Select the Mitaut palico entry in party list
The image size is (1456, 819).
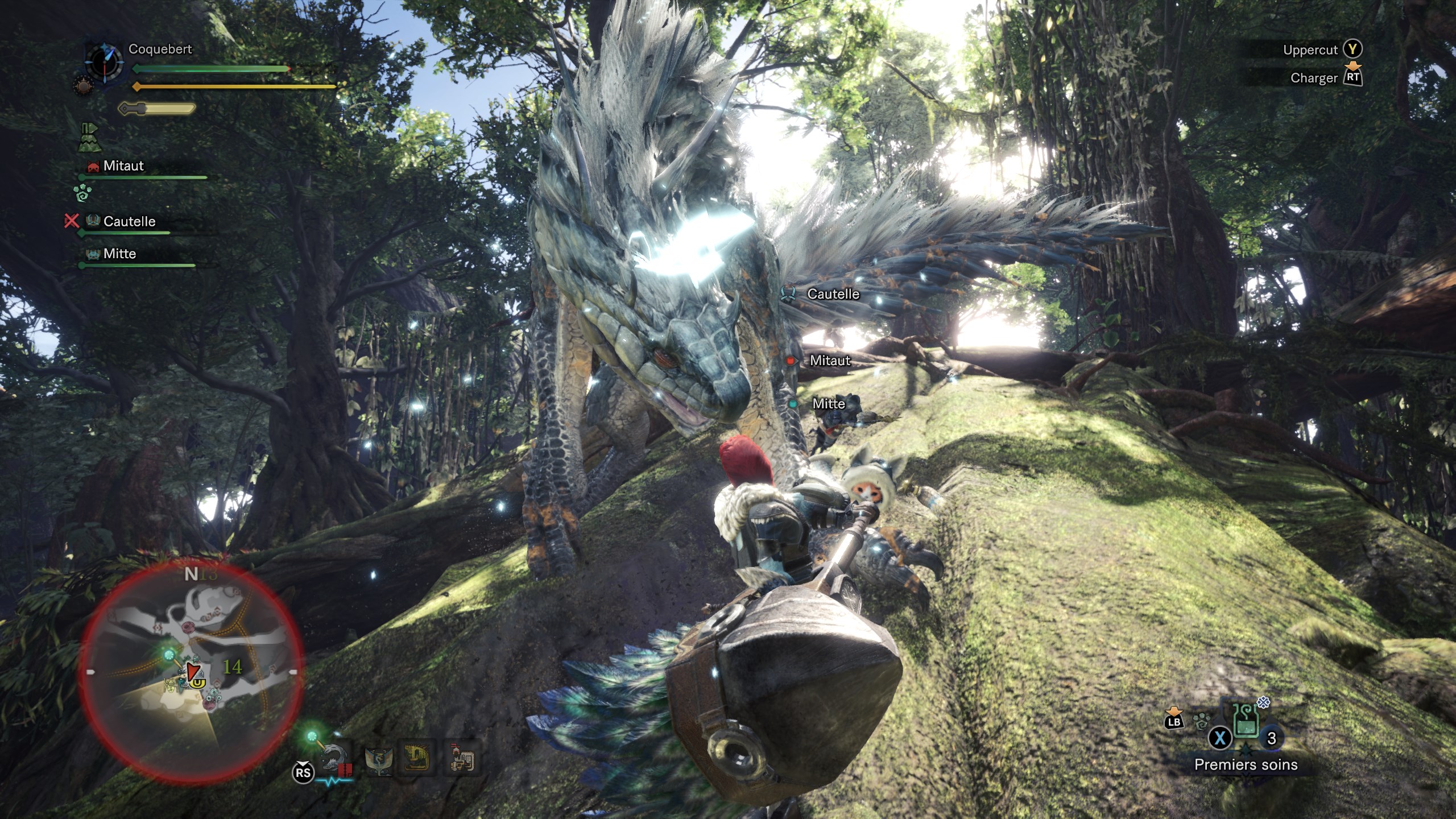tap(123, 166)
